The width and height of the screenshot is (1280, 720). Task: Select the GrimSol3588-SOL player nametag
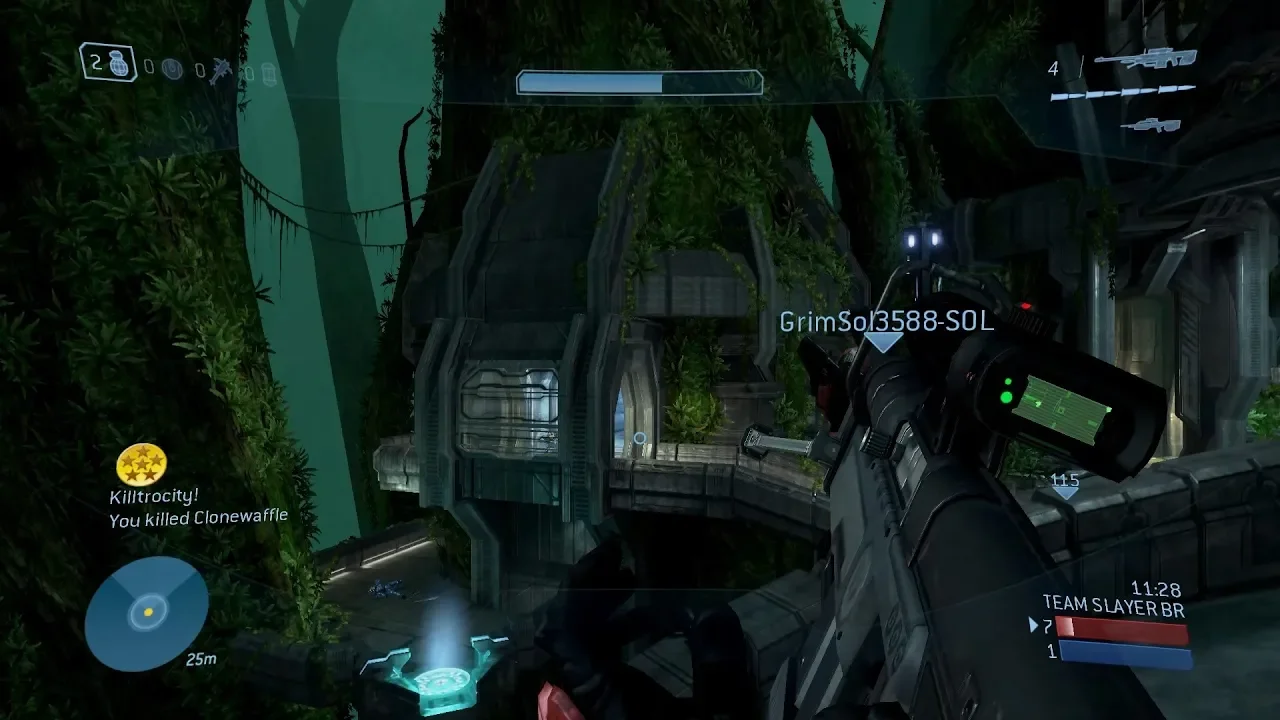[886, 321]
